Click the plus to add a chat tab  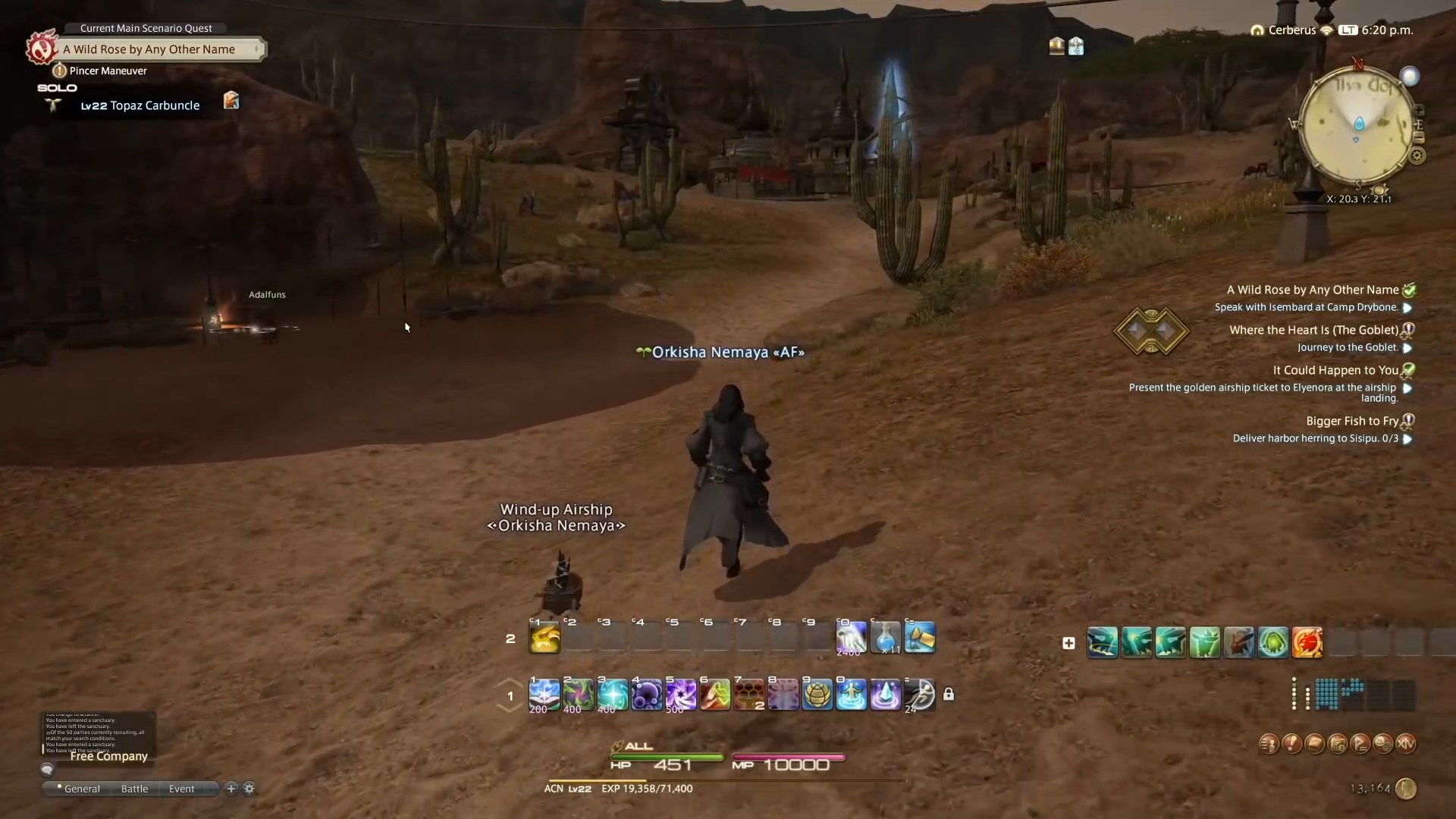click(230, 789)
